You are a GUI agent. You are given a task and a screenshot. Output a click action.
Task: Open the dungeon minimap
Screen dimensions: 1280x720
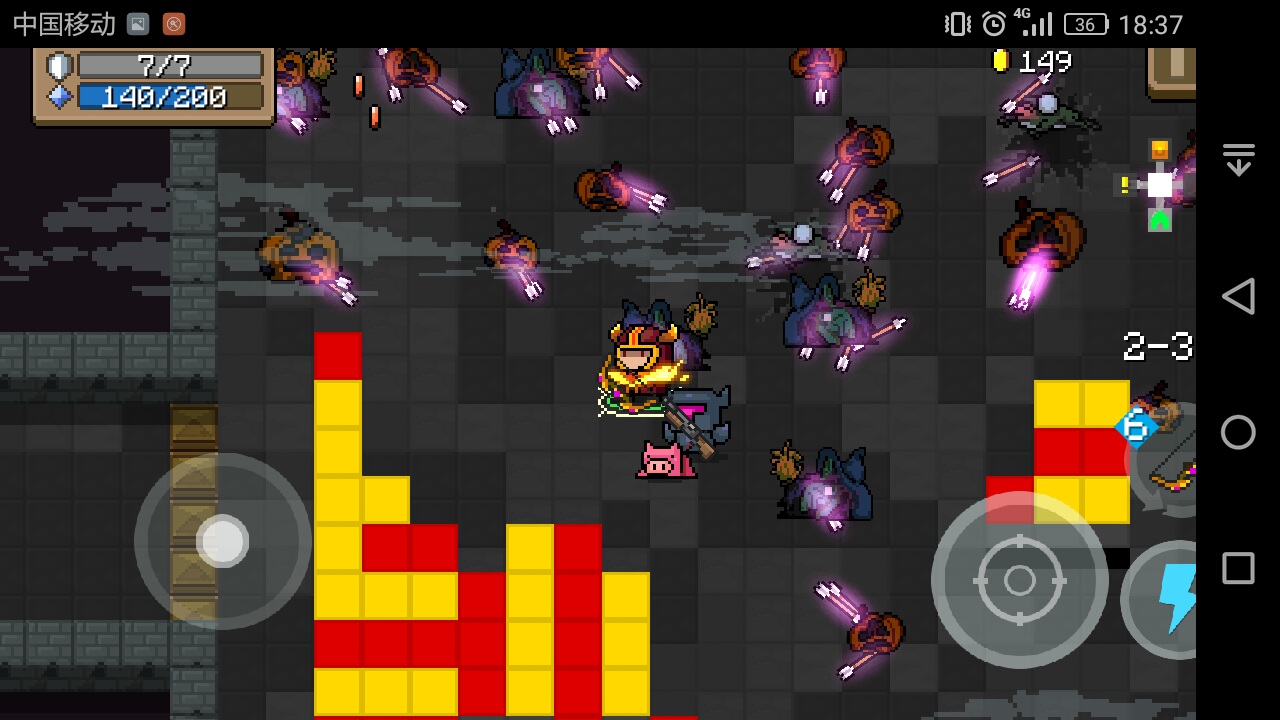(x=1158, y=186)
